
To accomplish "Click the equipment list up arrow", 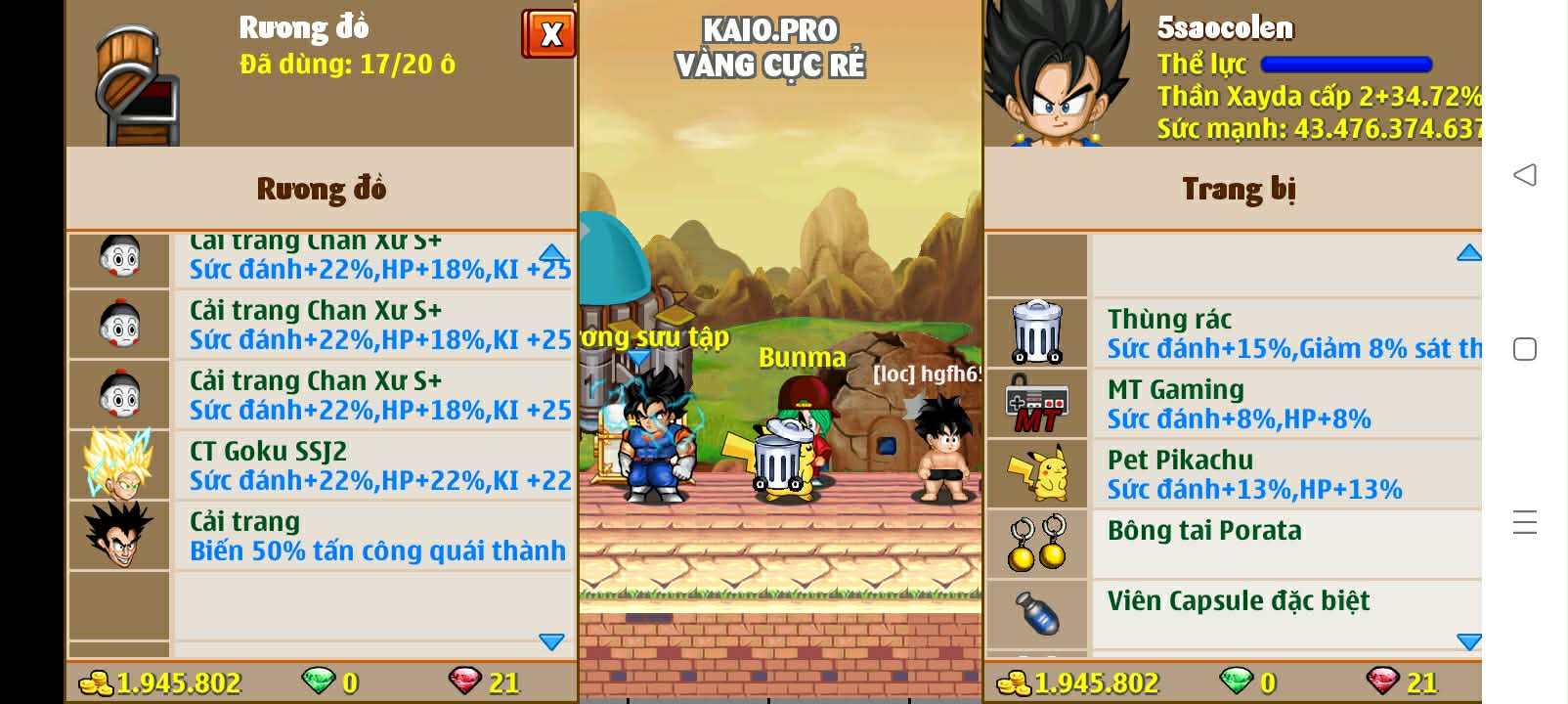I will coord(1468,253).
